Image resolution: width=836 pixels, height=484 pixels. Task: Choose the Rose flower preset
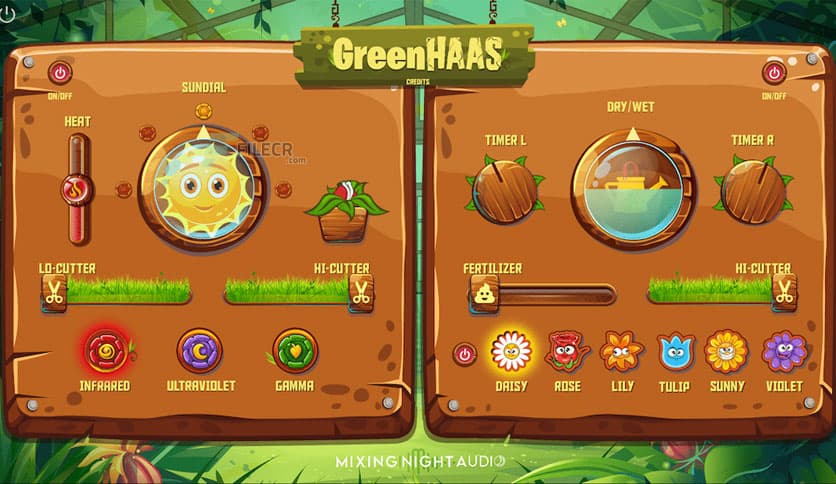pyautogui.click(x=566, y=351)
